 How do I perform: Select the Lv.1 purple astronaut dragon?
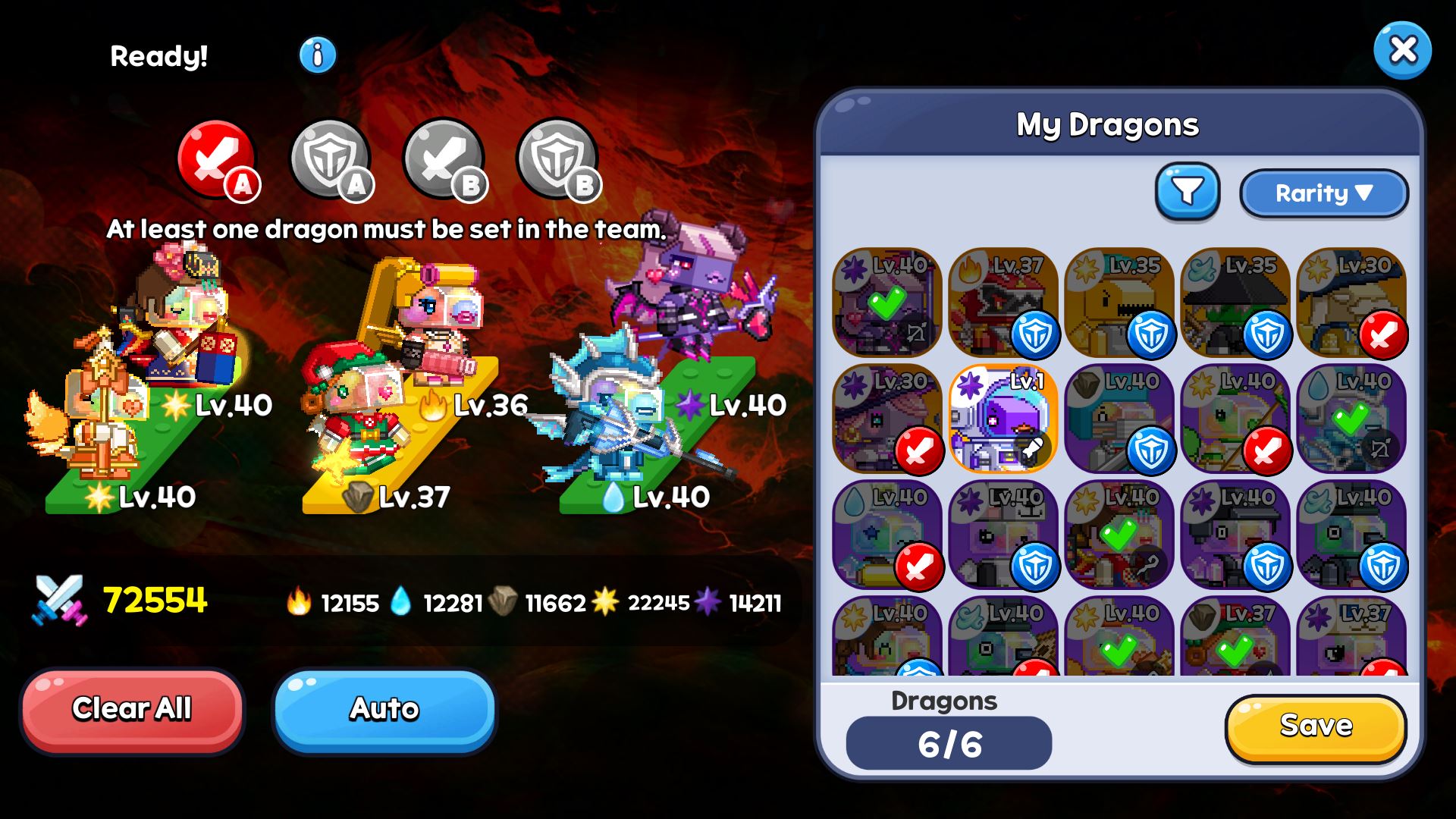coord(1003,419)
